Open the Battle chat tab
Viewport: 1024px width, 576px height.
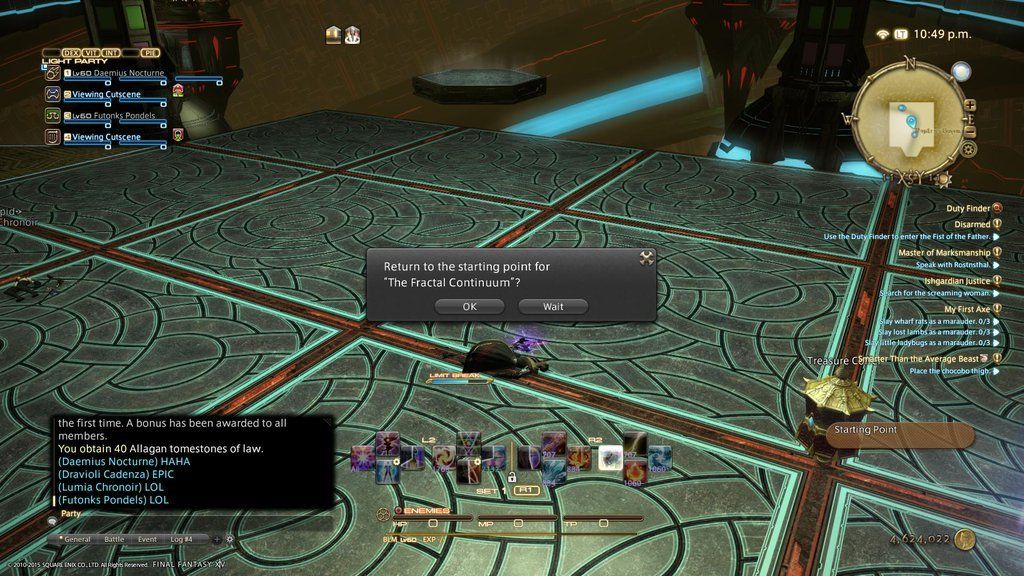tap(114, 539)
